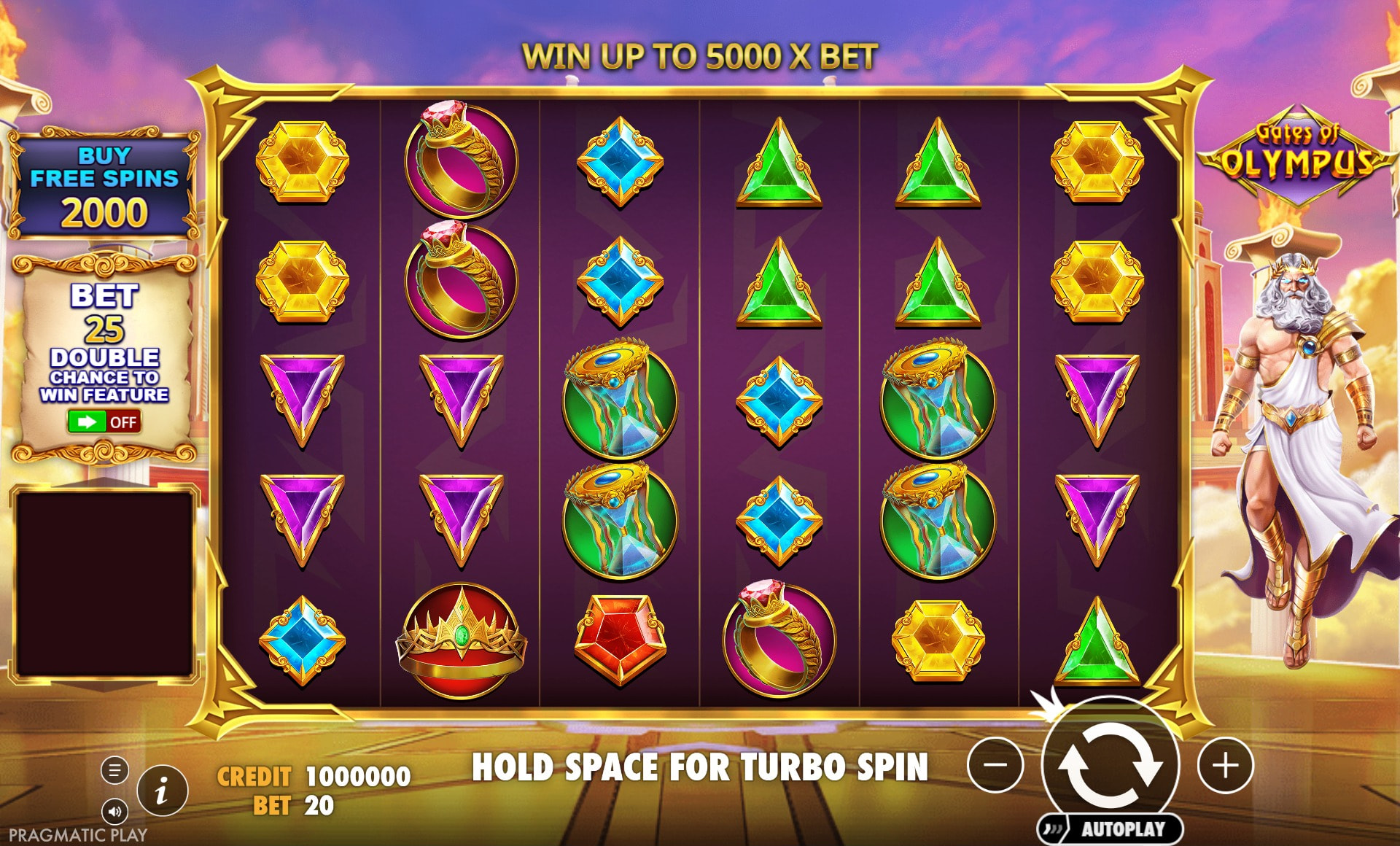1400x846 pixels.
Task: Spin the reels with the circular arrow button
Action: pyautogui.click(x=1110, y=764)
